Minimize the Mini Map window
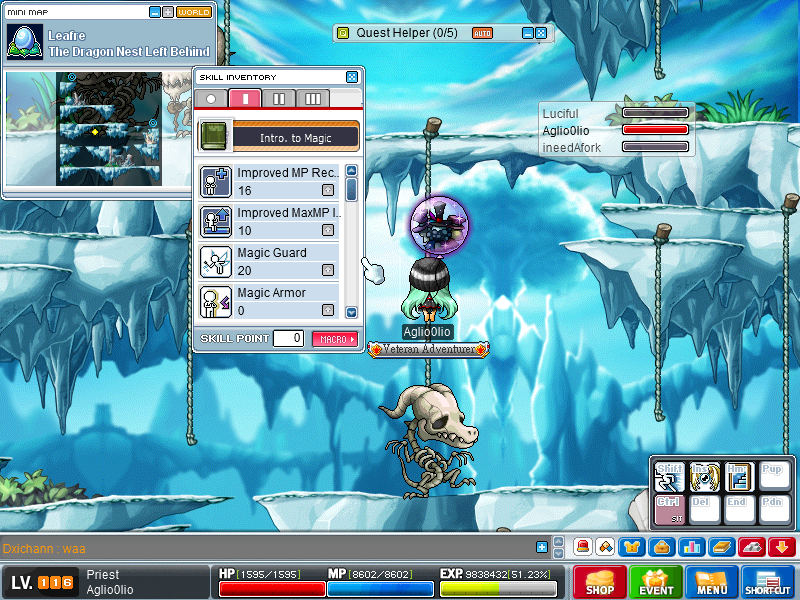 [155, 13]
